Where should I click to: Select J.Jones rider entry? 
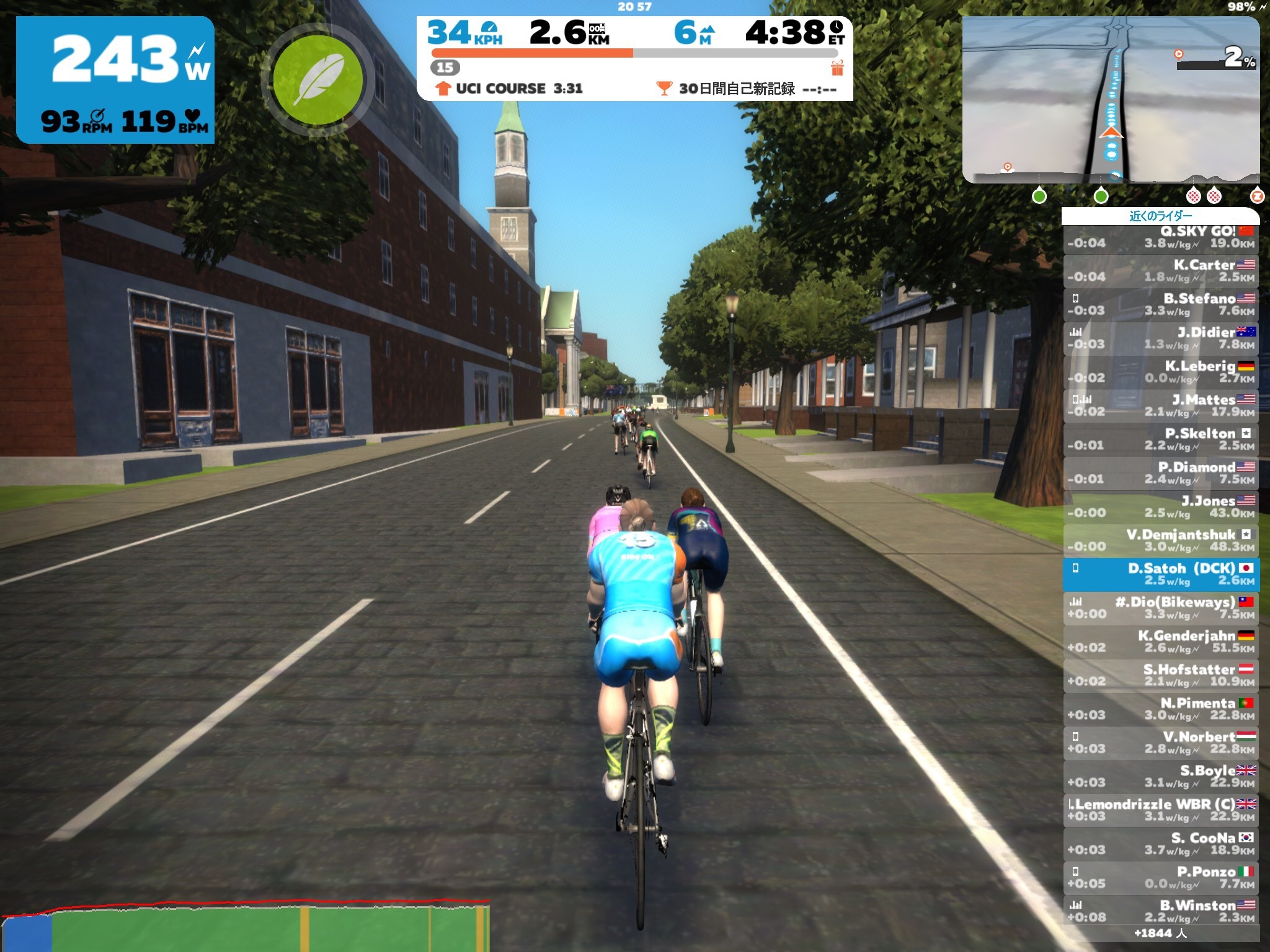pyautogui.click(x=1161, y=506)
